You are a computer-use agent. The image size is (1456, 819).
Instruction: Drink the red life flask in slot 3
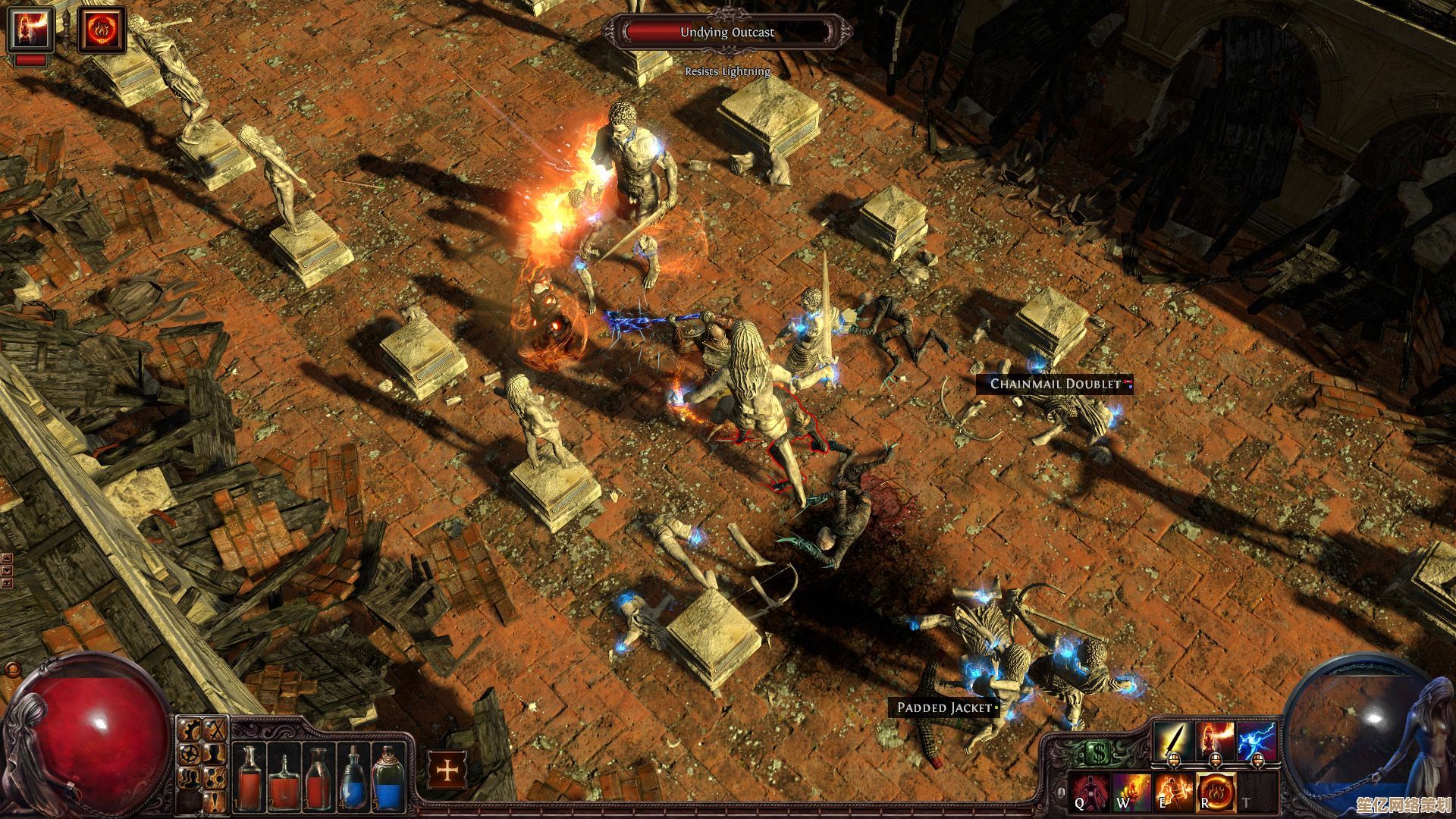318,777
